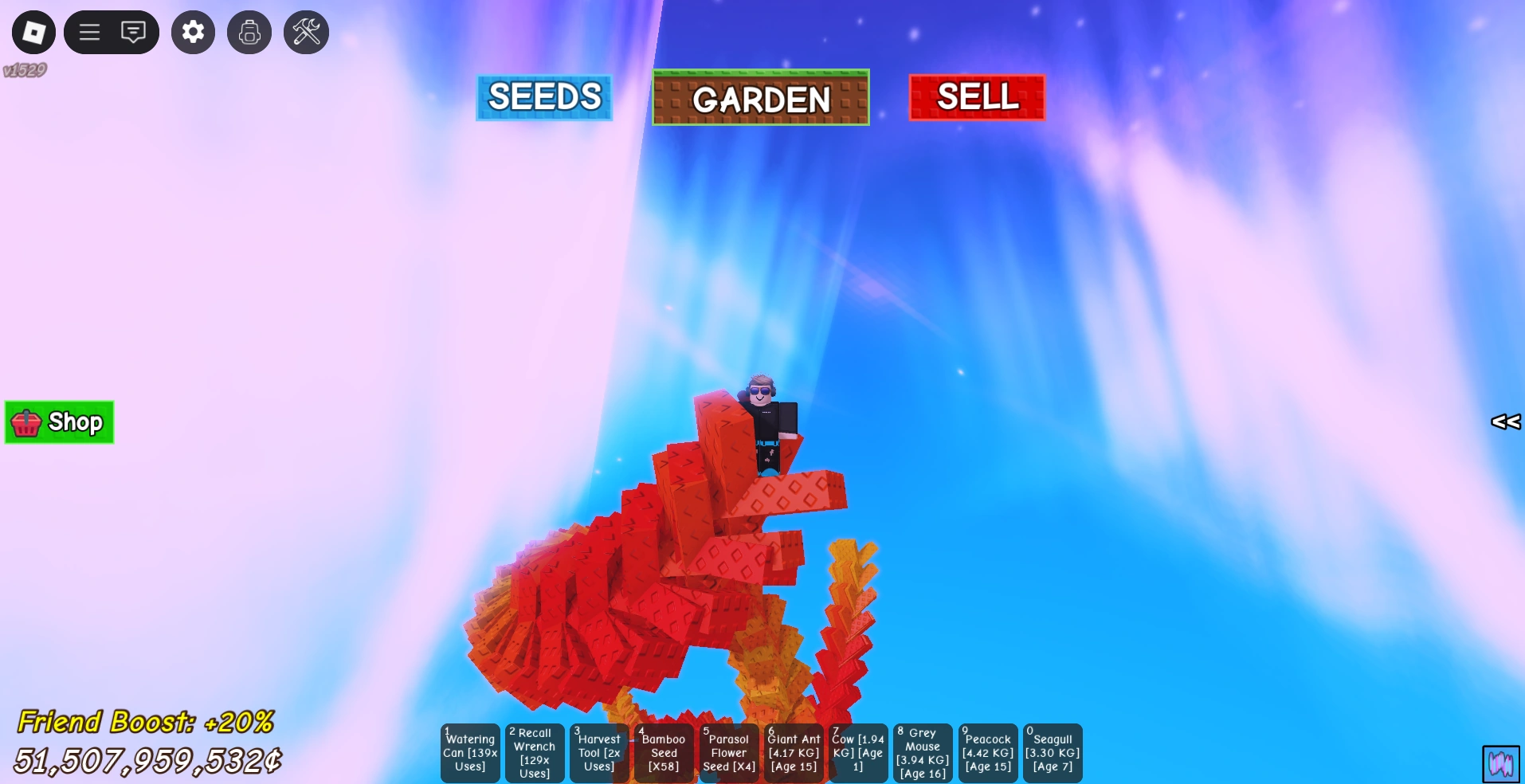Screen dimensions: 1525x784
Task: Equip the Cow pet
Action: tap(858, 752)
